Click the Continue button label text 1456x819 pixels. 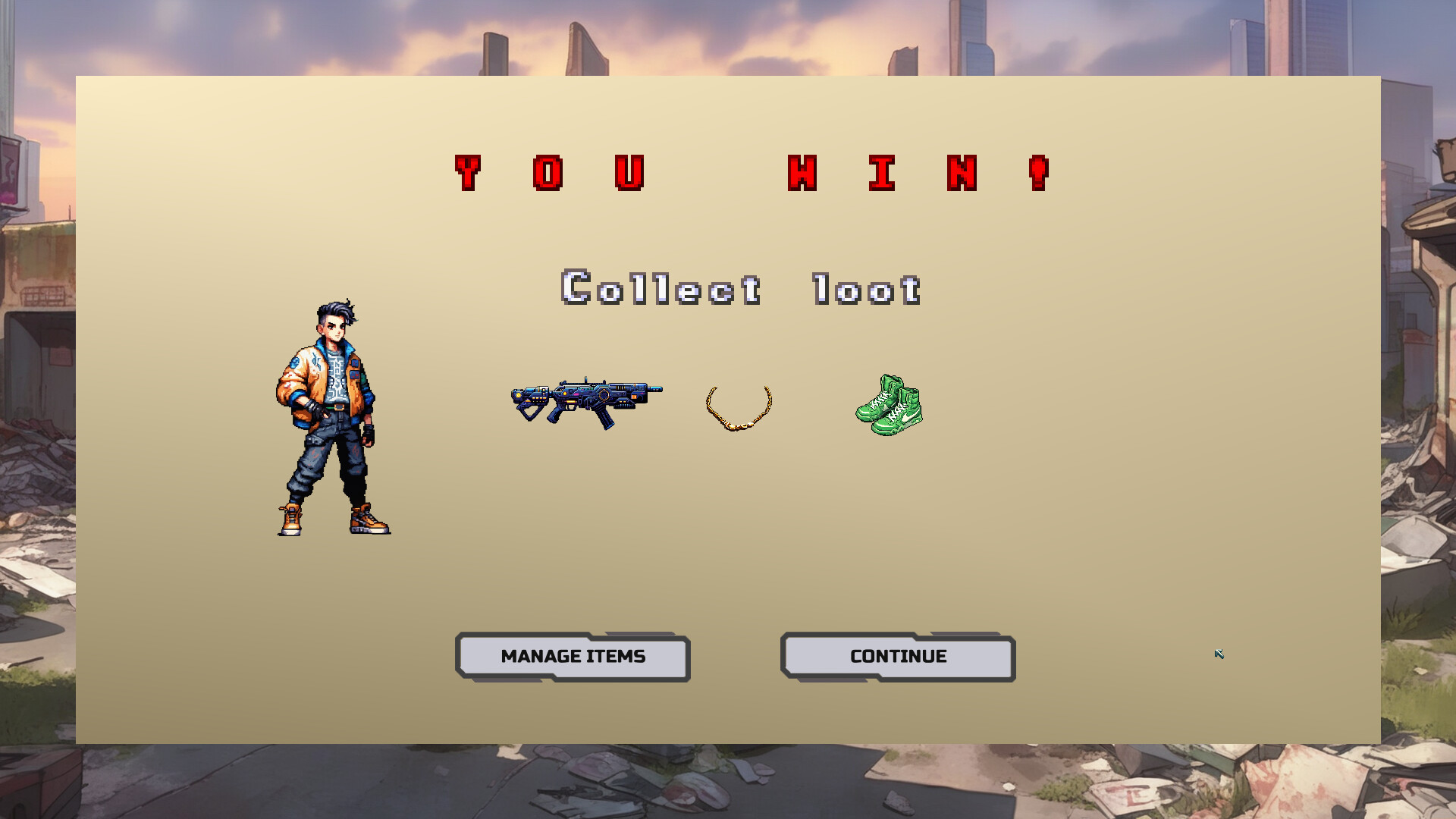(x=898, y=656)
